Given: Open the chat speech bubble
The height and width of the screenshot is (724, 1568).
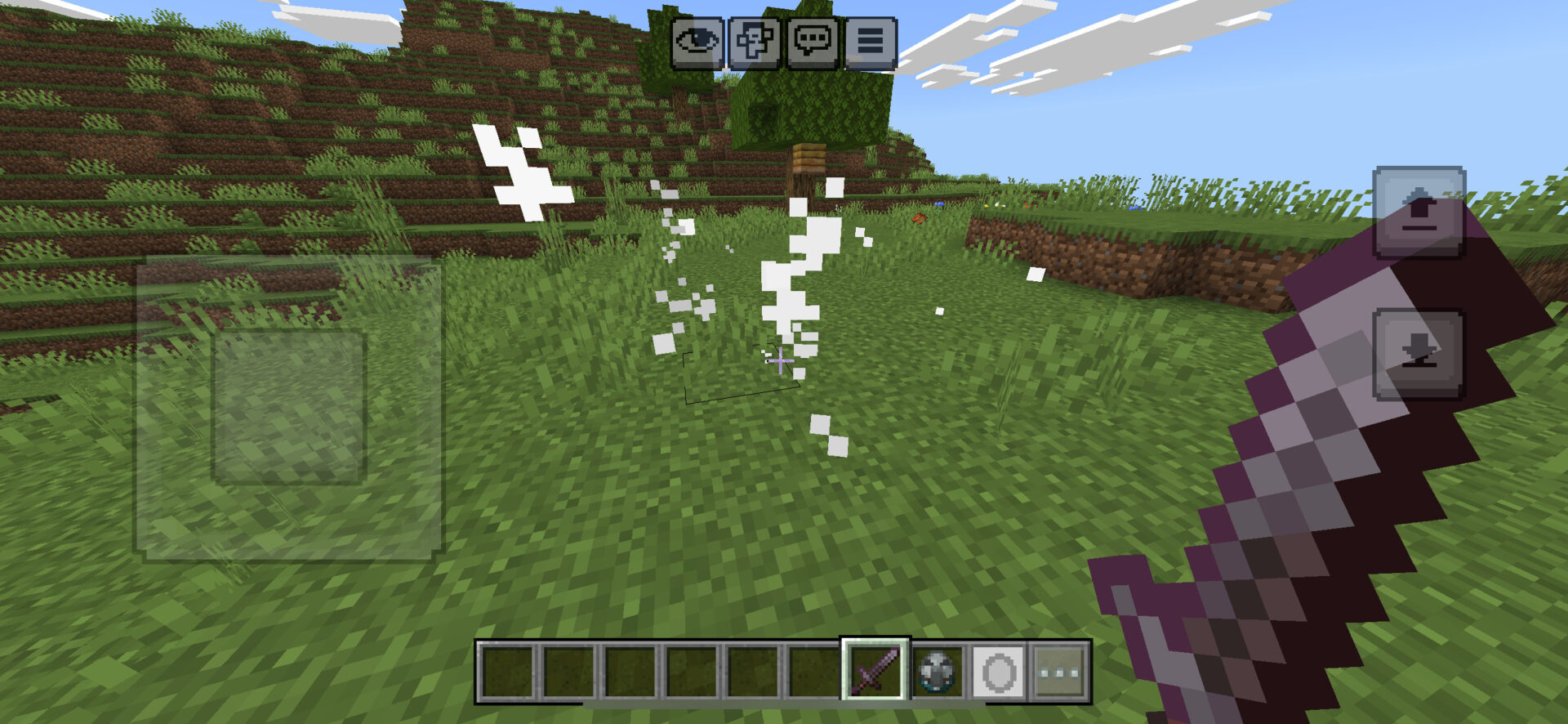Looking at the screenshot, I should coord(812,42).
